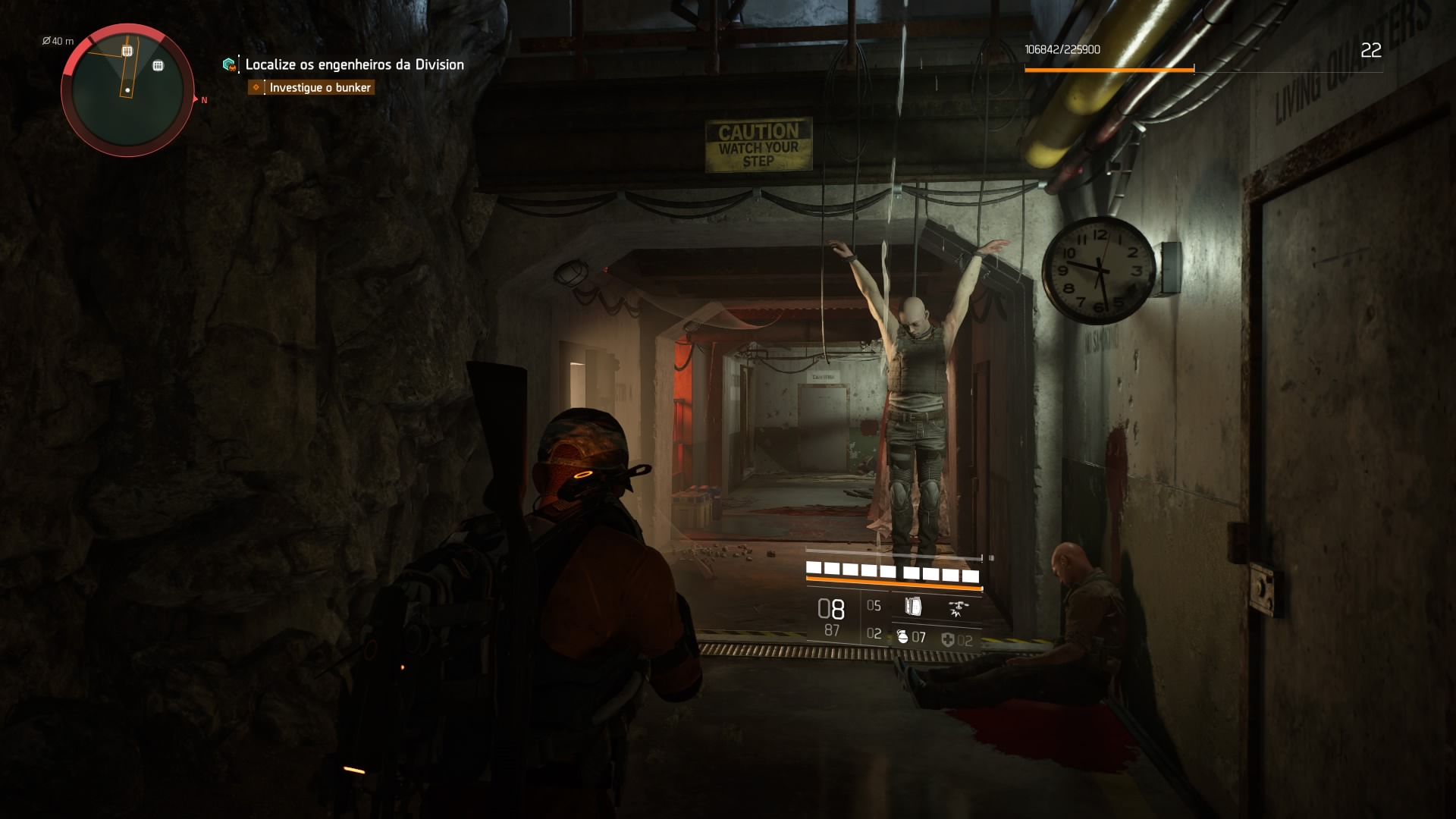The image size is (1456, 819).
Task: Use the armor kit shield icon
Action: tap(948, 640)
